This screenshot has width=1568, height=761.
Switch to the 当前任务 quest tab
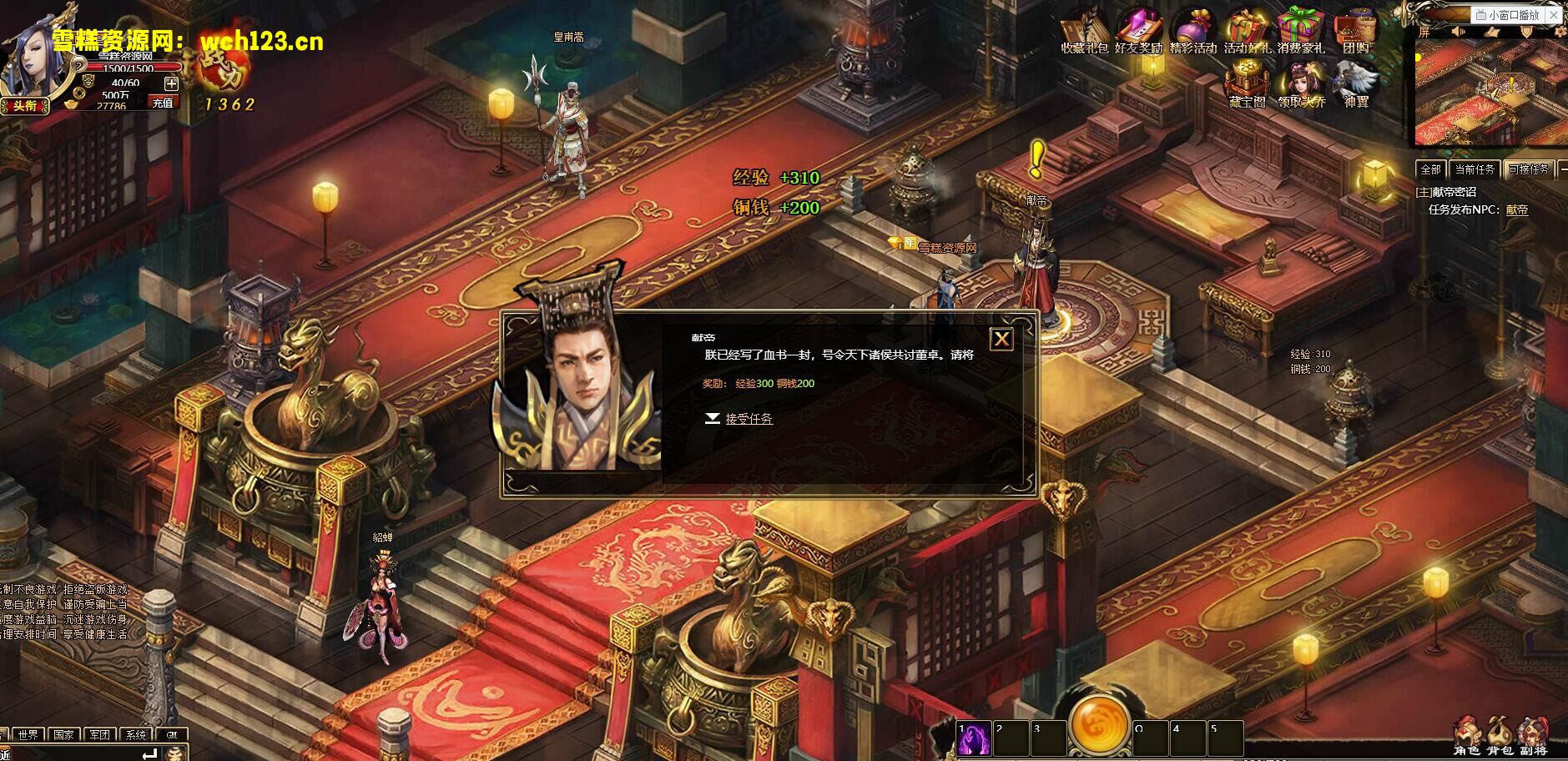1475,169
